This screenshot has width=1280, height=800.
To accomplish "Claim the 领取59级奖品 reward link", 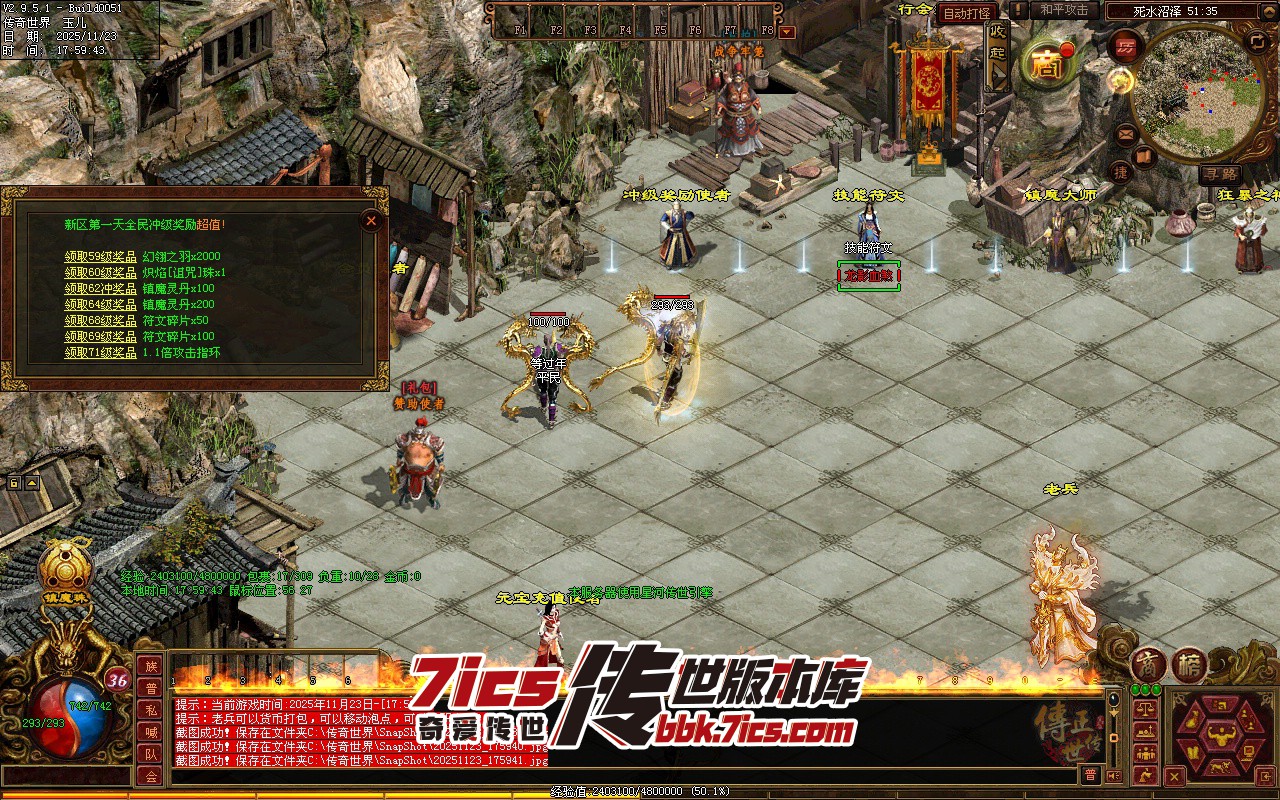I will [x=101, y=257].
